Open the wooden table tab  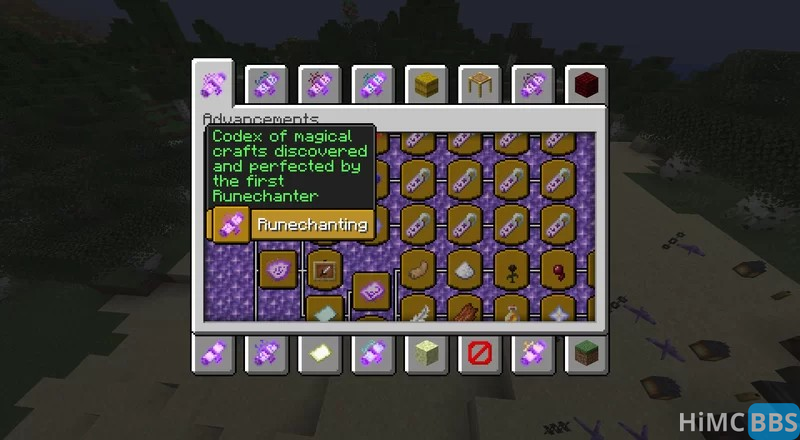pyautogui.click(x=479, y=84)
